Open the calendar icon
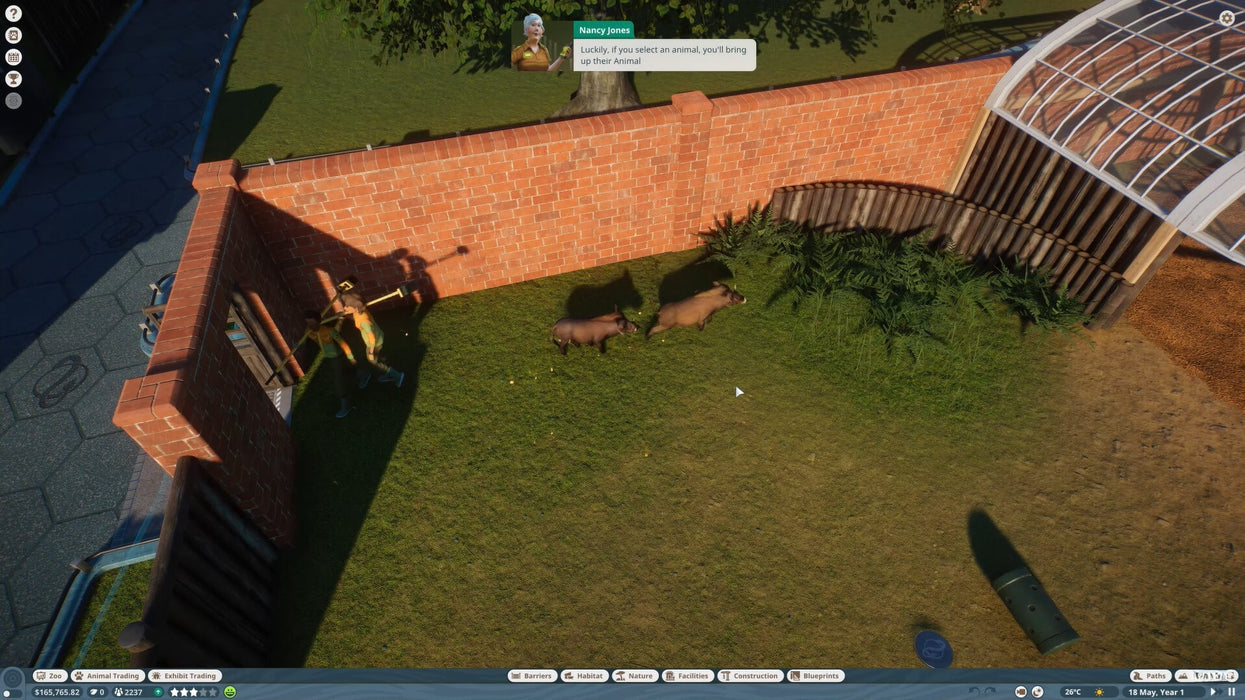The height and width of the screenshot is (700, 1245). [x=14, y=57]
